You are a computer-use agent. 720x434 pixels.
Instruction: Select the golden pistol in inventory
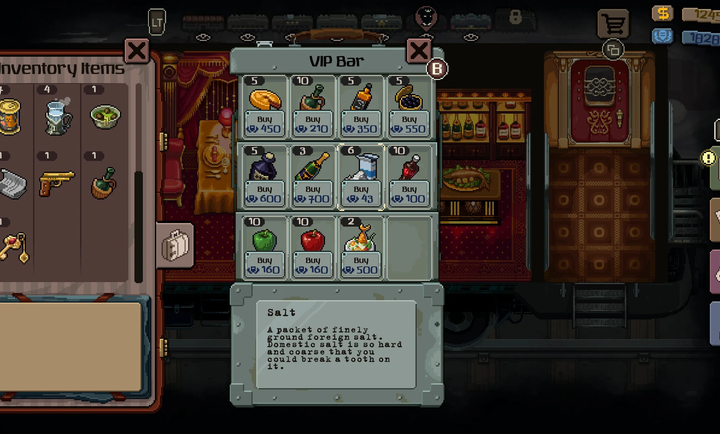pyautogui.click(x=56, y=184)
